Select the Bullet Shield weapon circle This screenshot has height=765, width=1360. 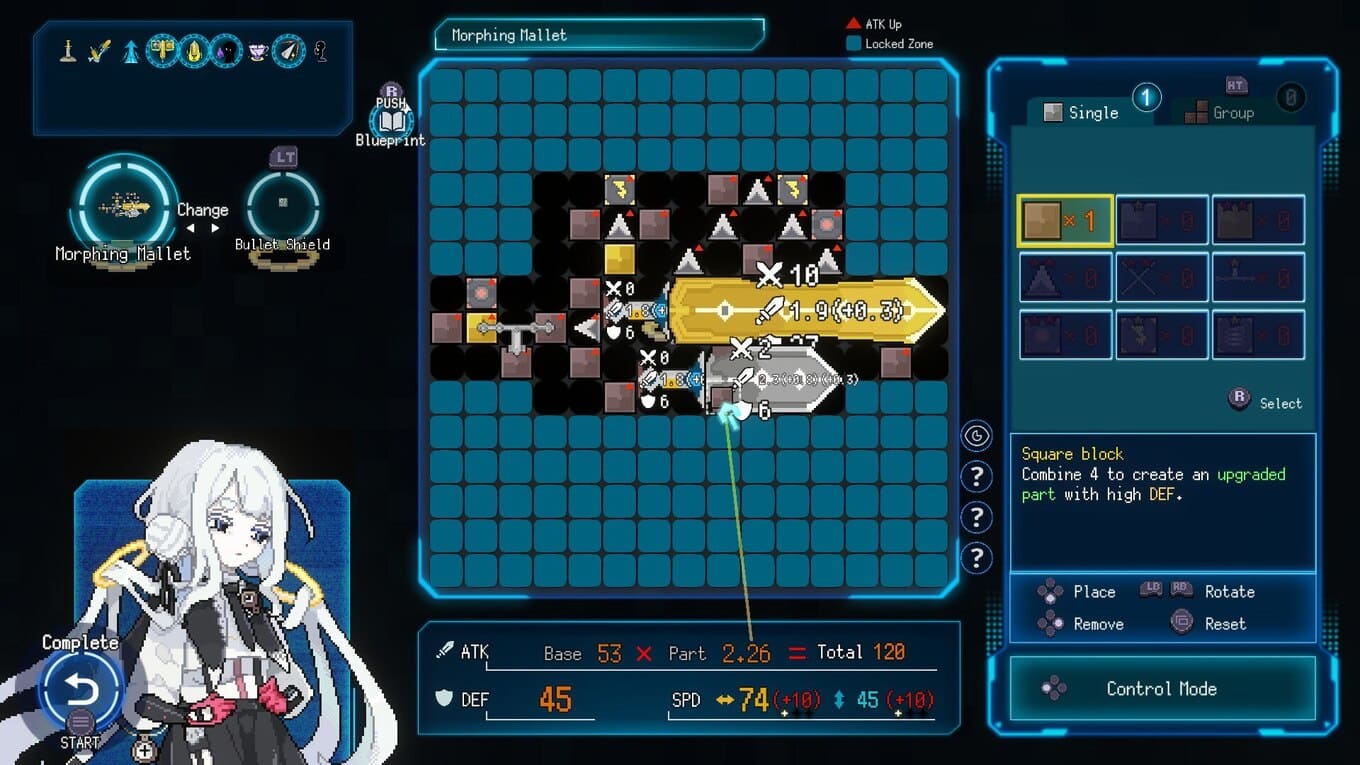tap(283, 203)
